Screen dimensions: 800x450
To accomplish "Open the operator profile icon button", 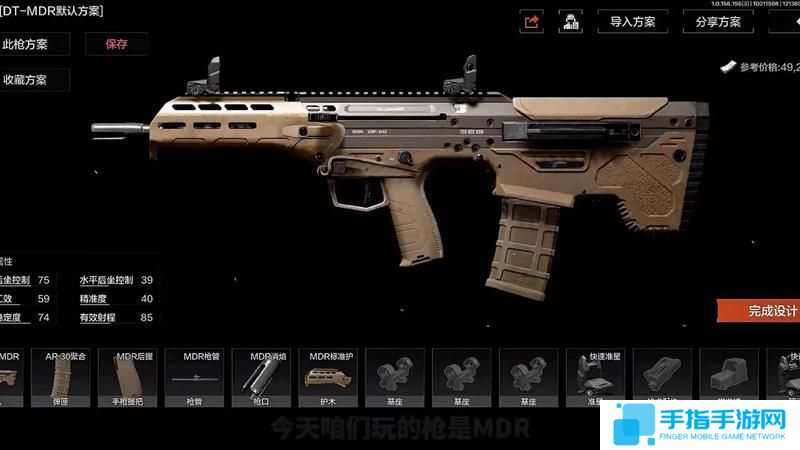I will pos(571,21).
